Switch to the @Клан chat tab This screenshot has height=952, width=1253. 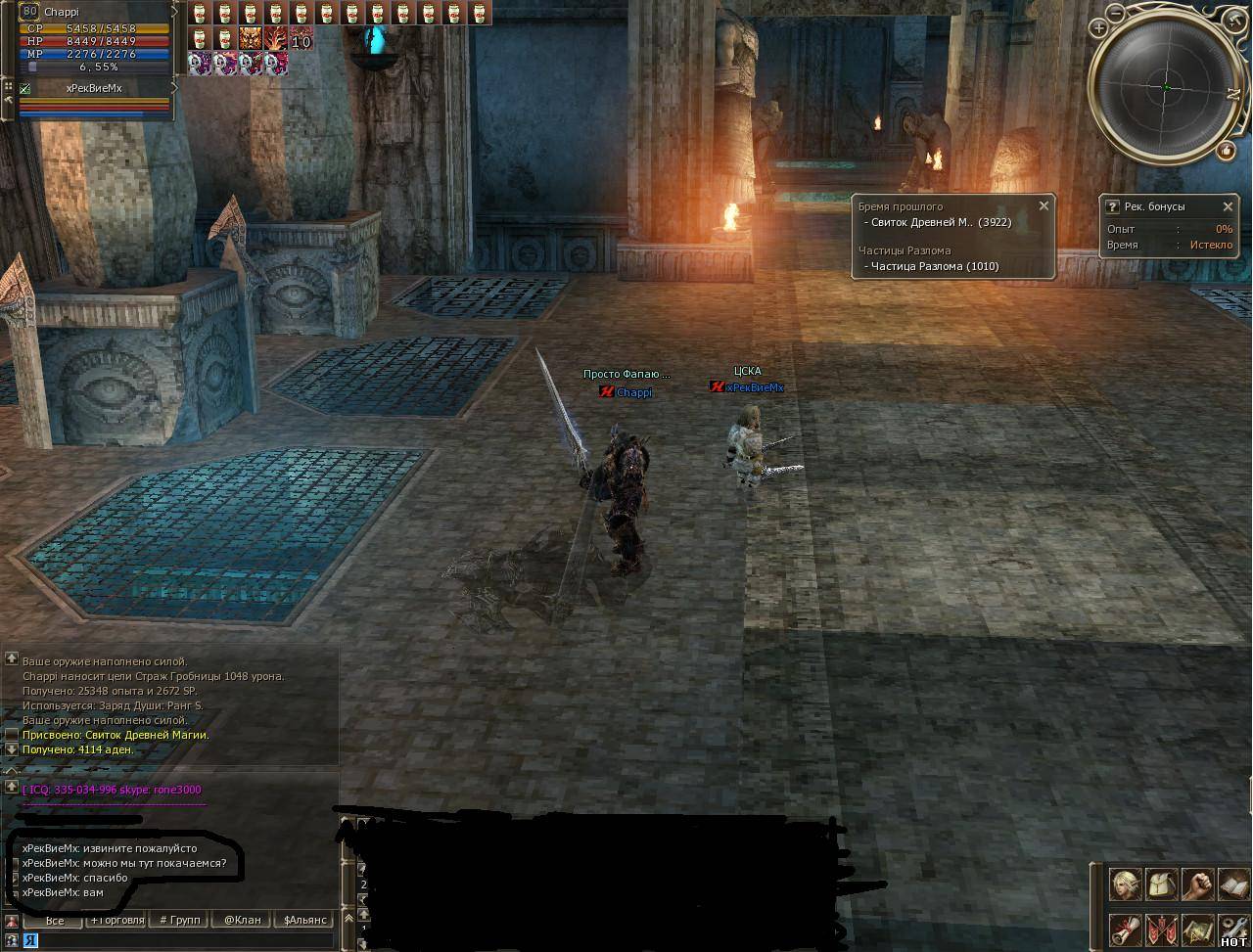(x=242, y=921)
